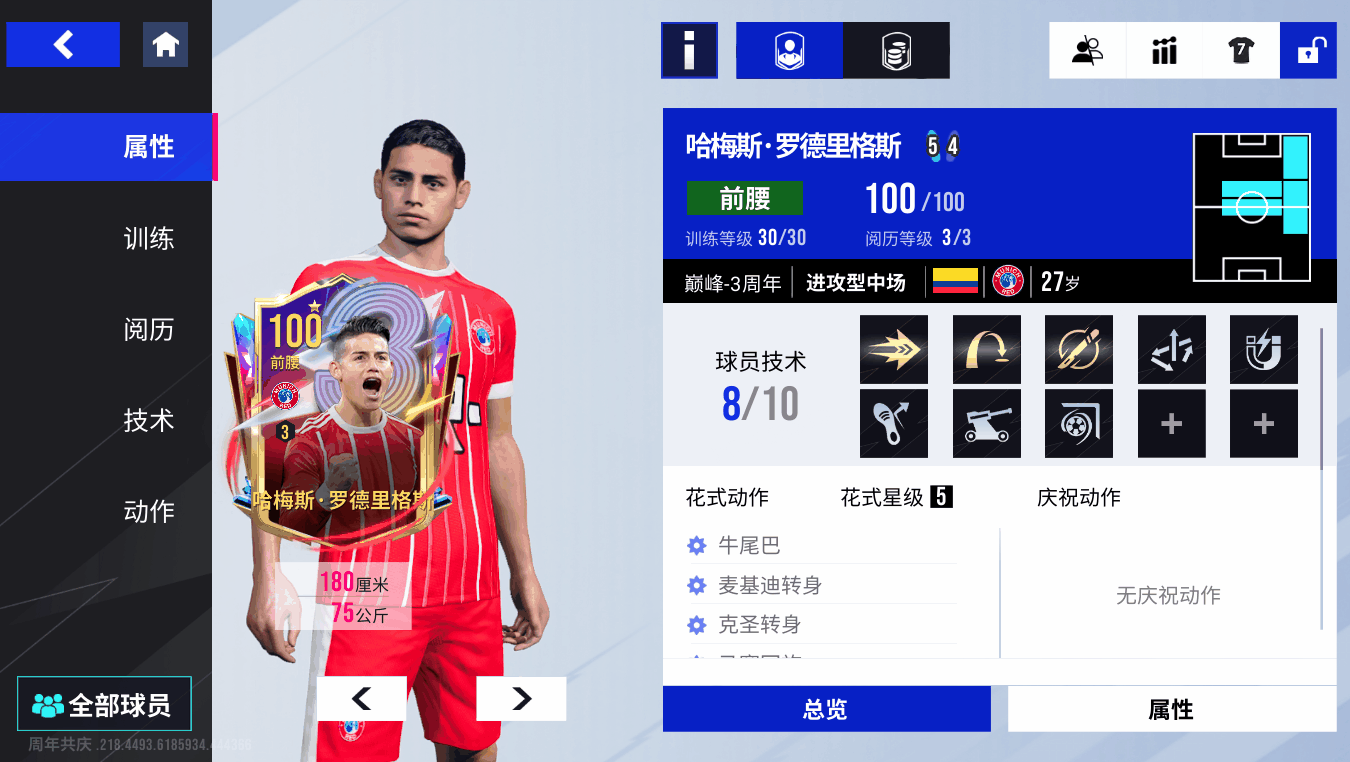Select the 阅历 menu entry
Viewport: 1350px width, 762px height.
click(148, 329)
